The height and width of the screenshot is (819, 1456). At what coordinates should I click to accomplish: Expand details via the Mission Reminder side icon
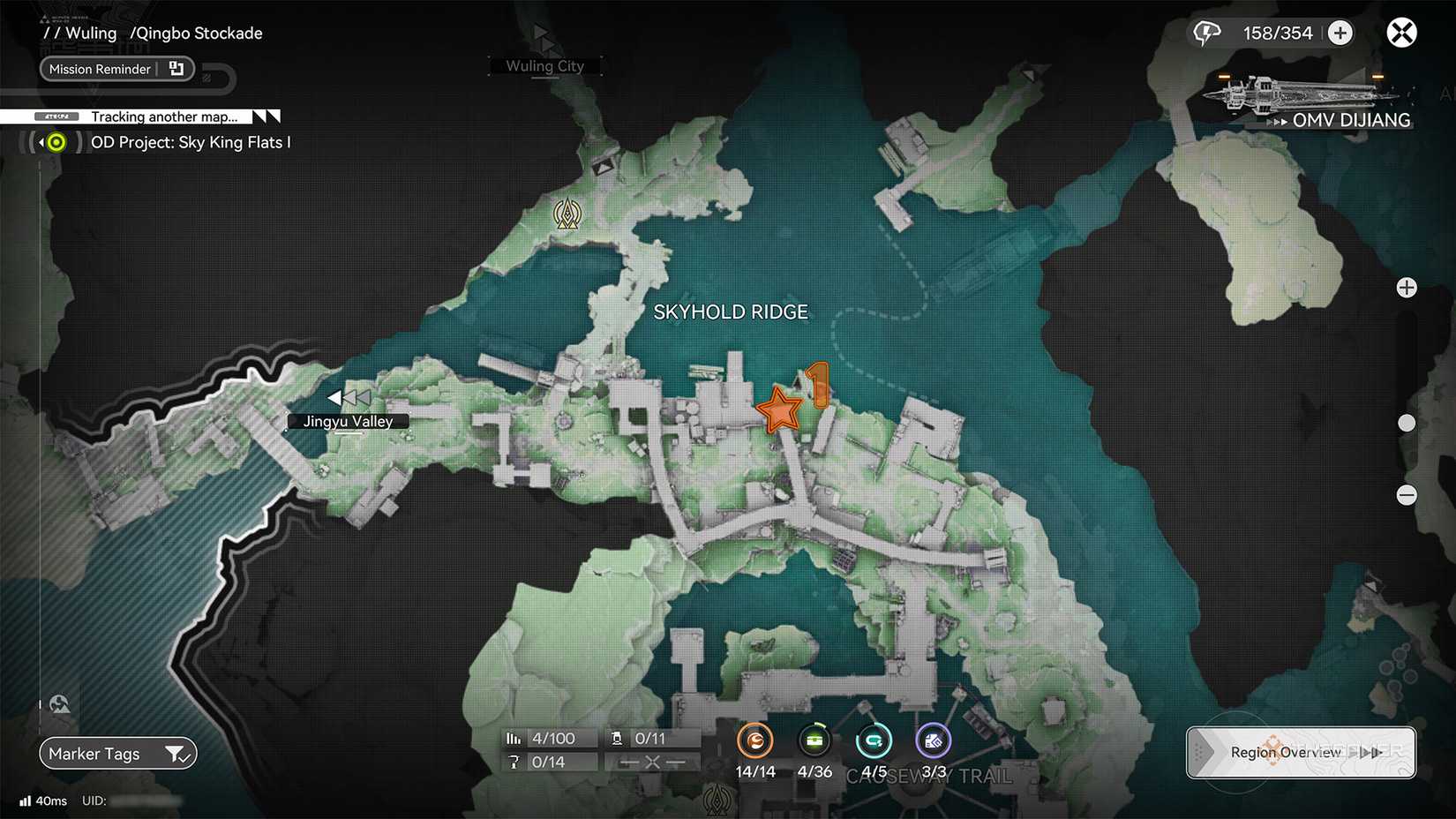pyautogui.click(x=176, y=68)
